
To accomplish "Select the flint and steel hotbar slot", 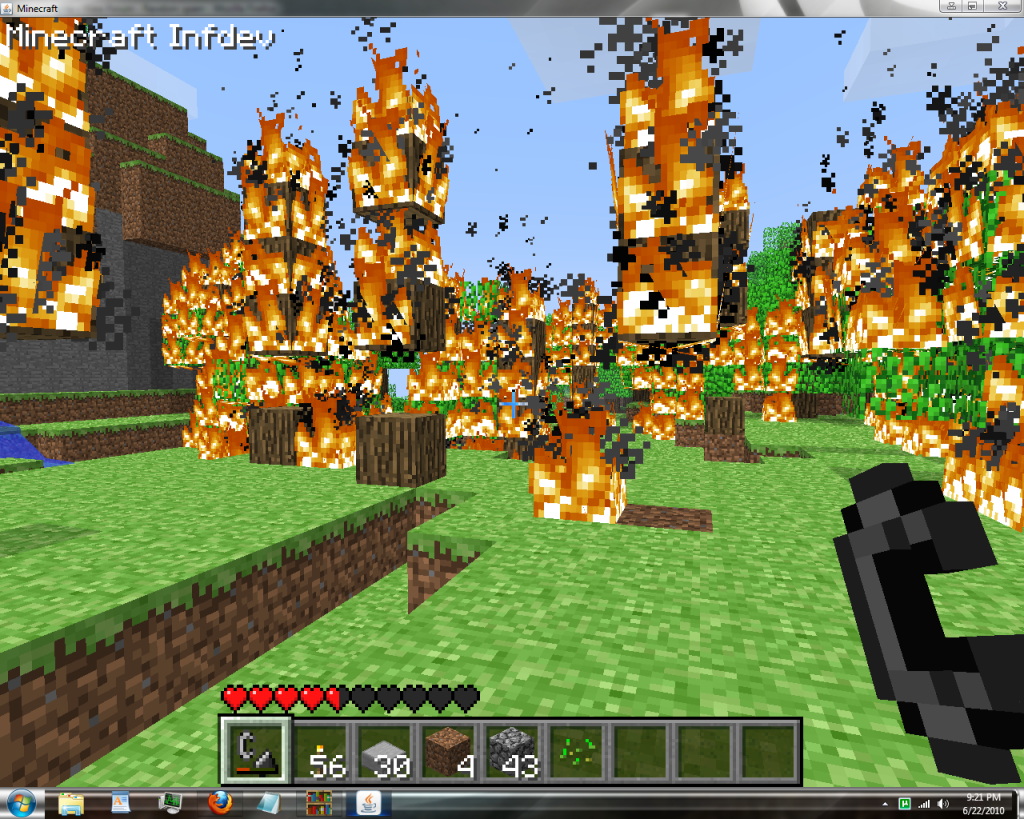I will (255, 750).
